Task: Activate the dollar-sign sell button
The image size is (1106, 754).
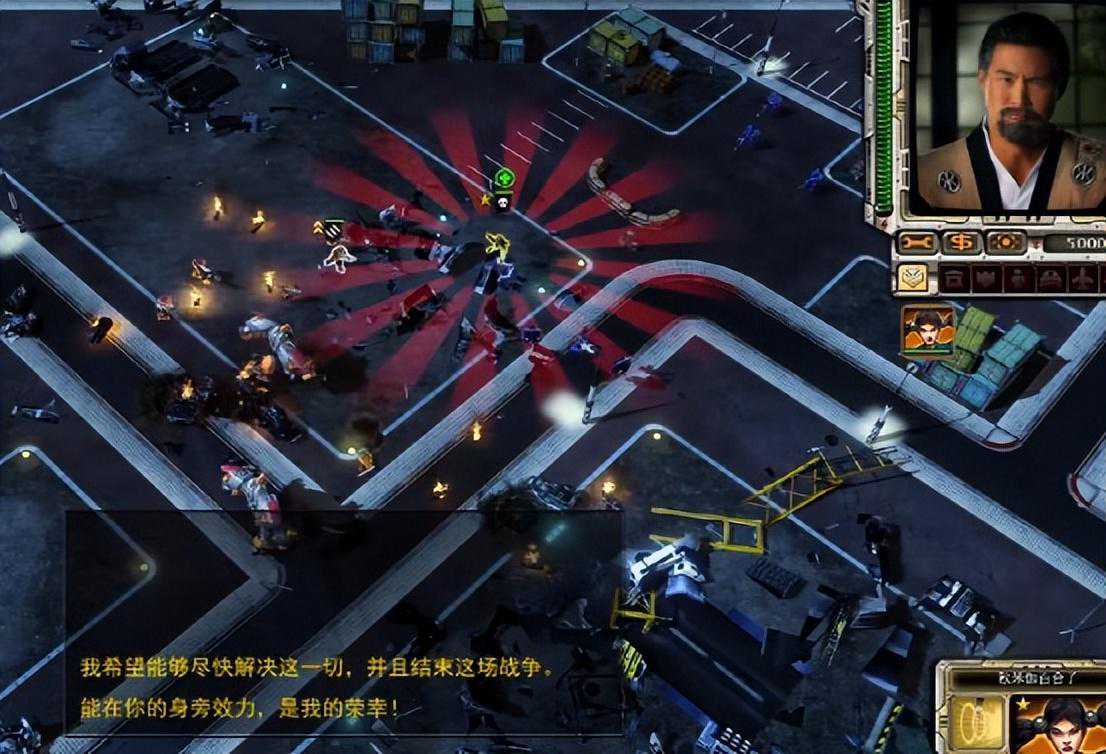Action: pos(963,242)
